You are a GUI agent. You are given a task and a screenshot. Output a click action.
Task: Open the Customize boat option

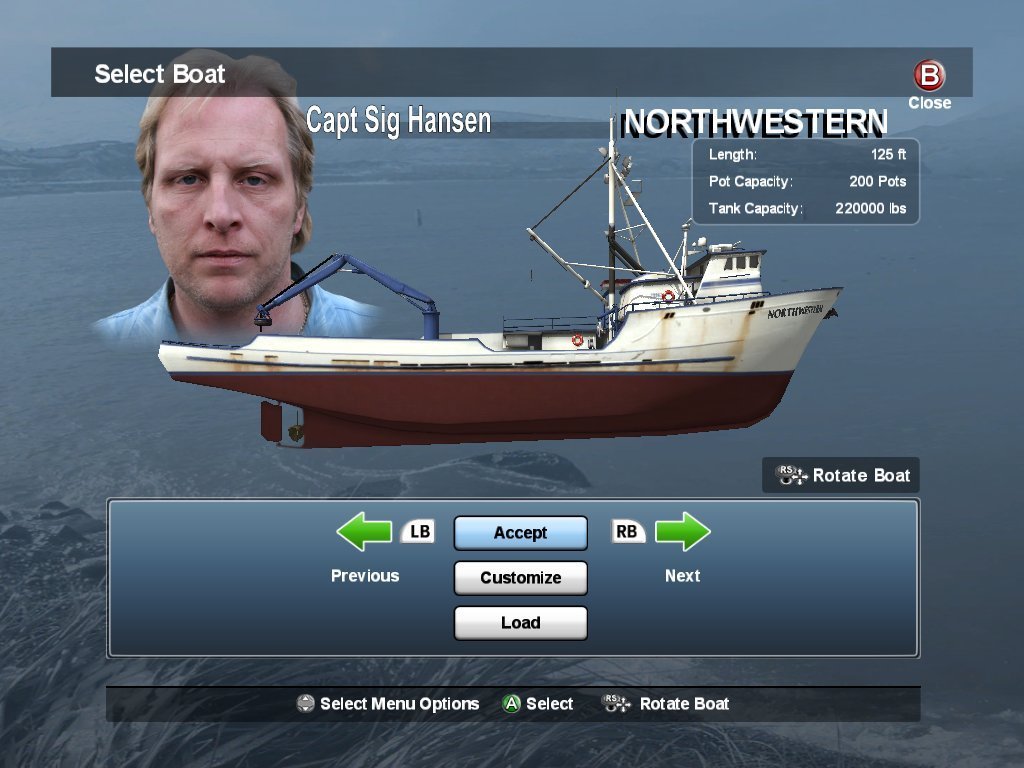(x=520, y=578)
